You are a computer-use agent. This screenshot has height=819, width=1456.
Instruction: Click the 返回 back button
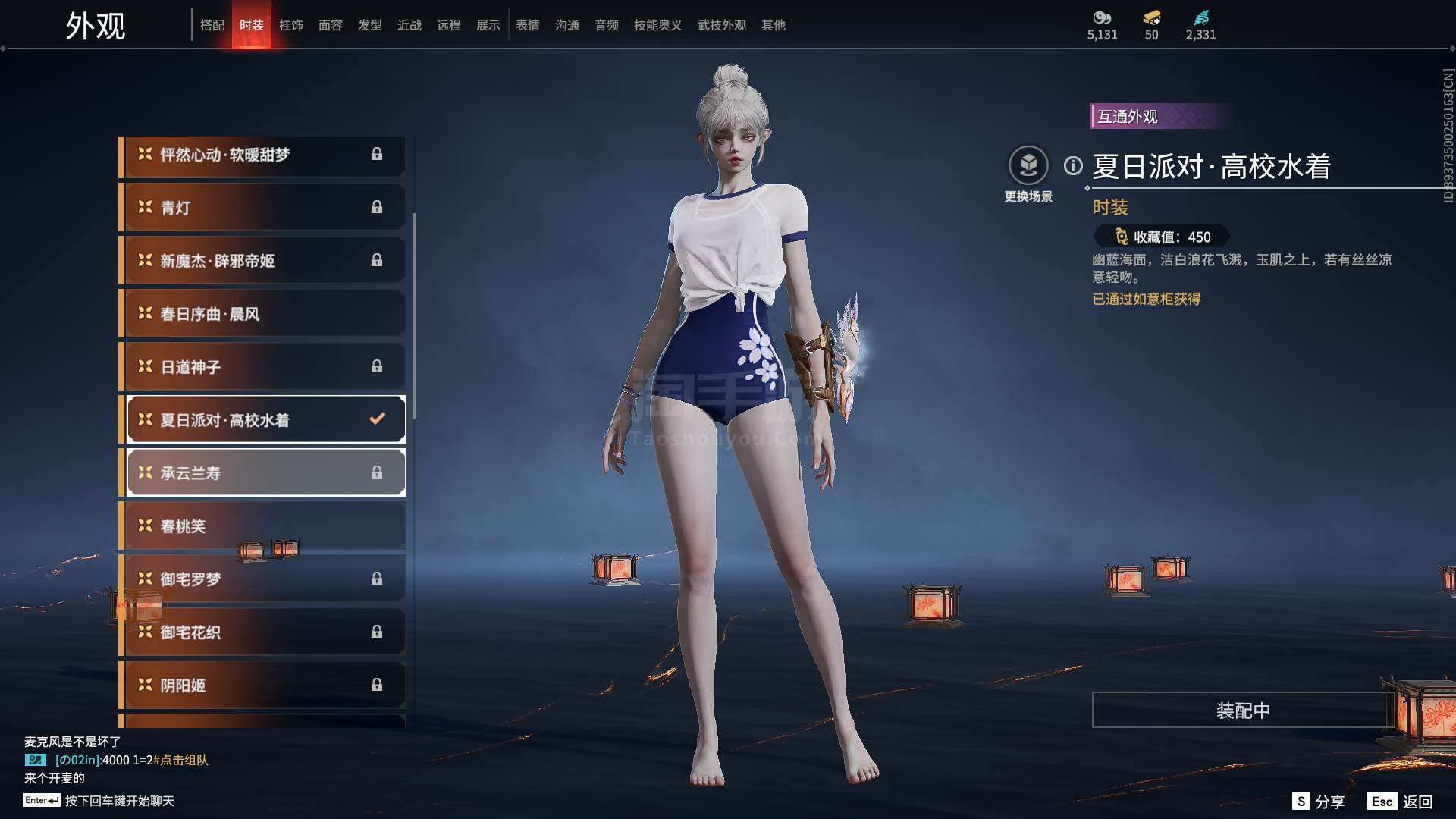[x=1401, y=802]
